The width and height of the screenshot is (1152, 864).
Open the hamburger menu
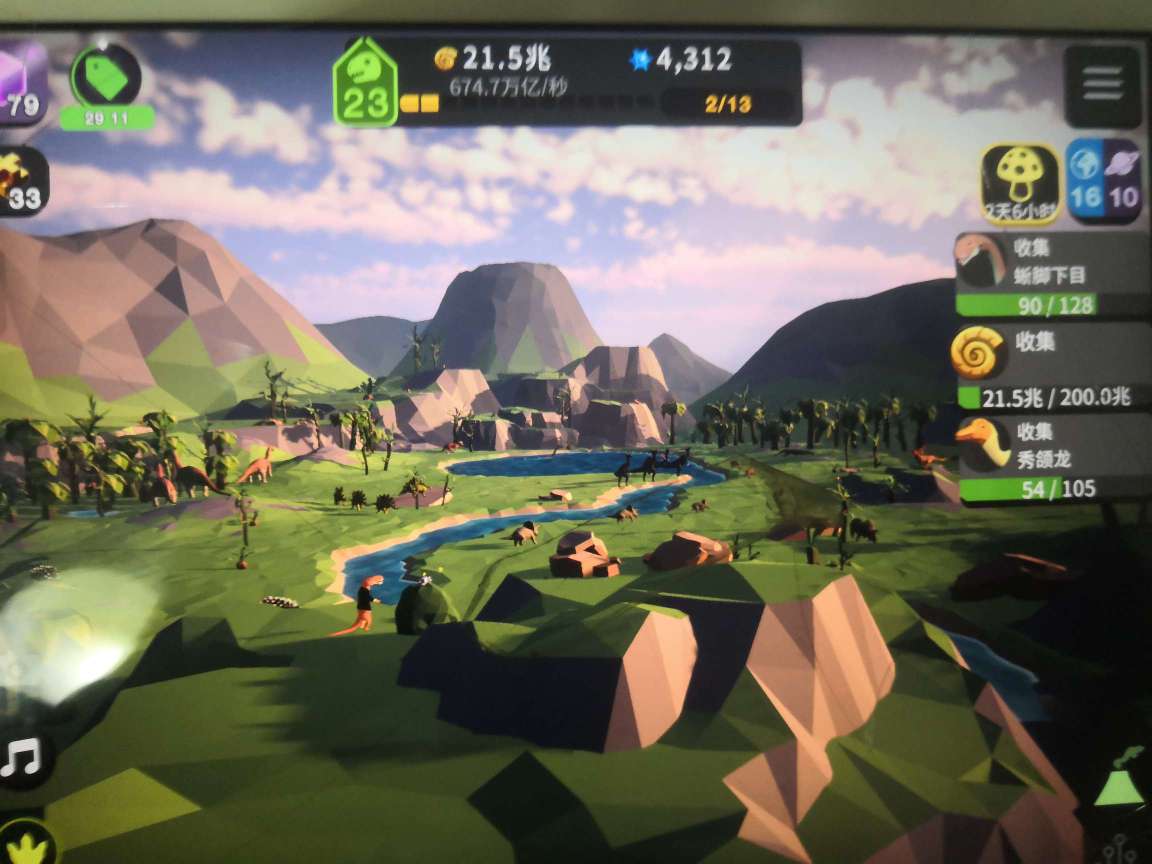click(x=1102, y=86)
